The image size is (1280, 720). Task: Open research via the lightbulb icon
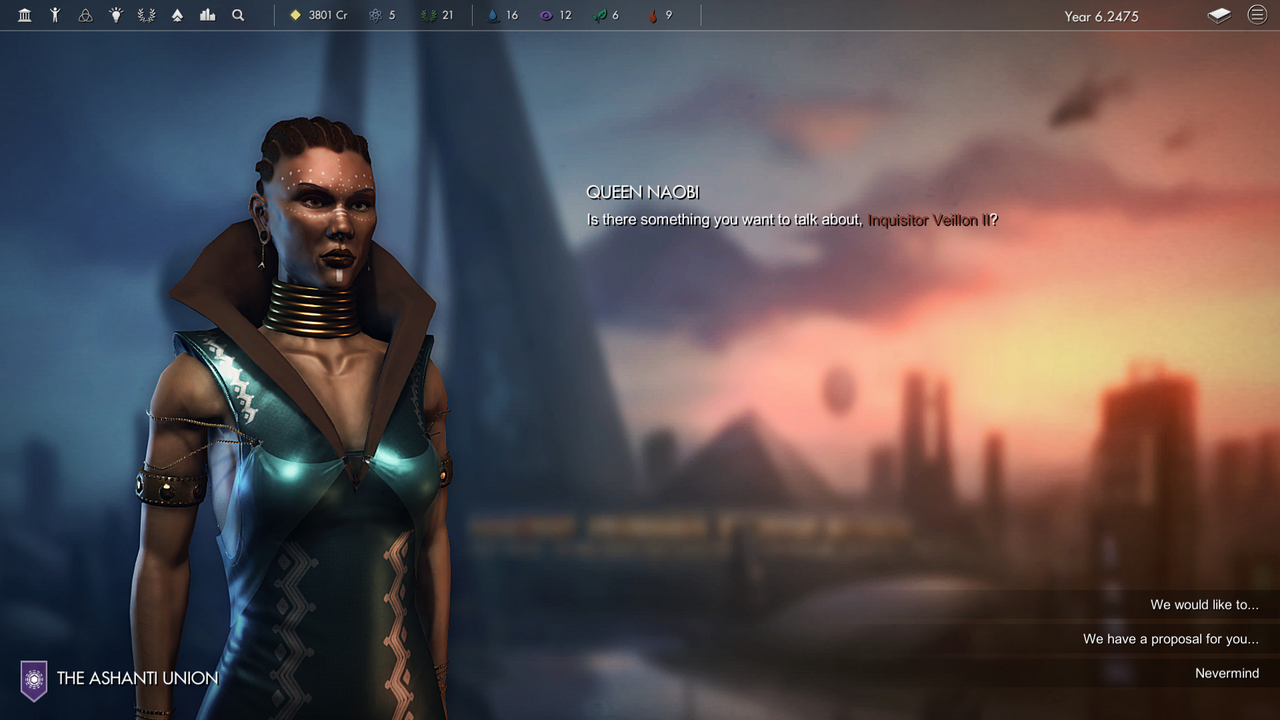coord(115,15)
